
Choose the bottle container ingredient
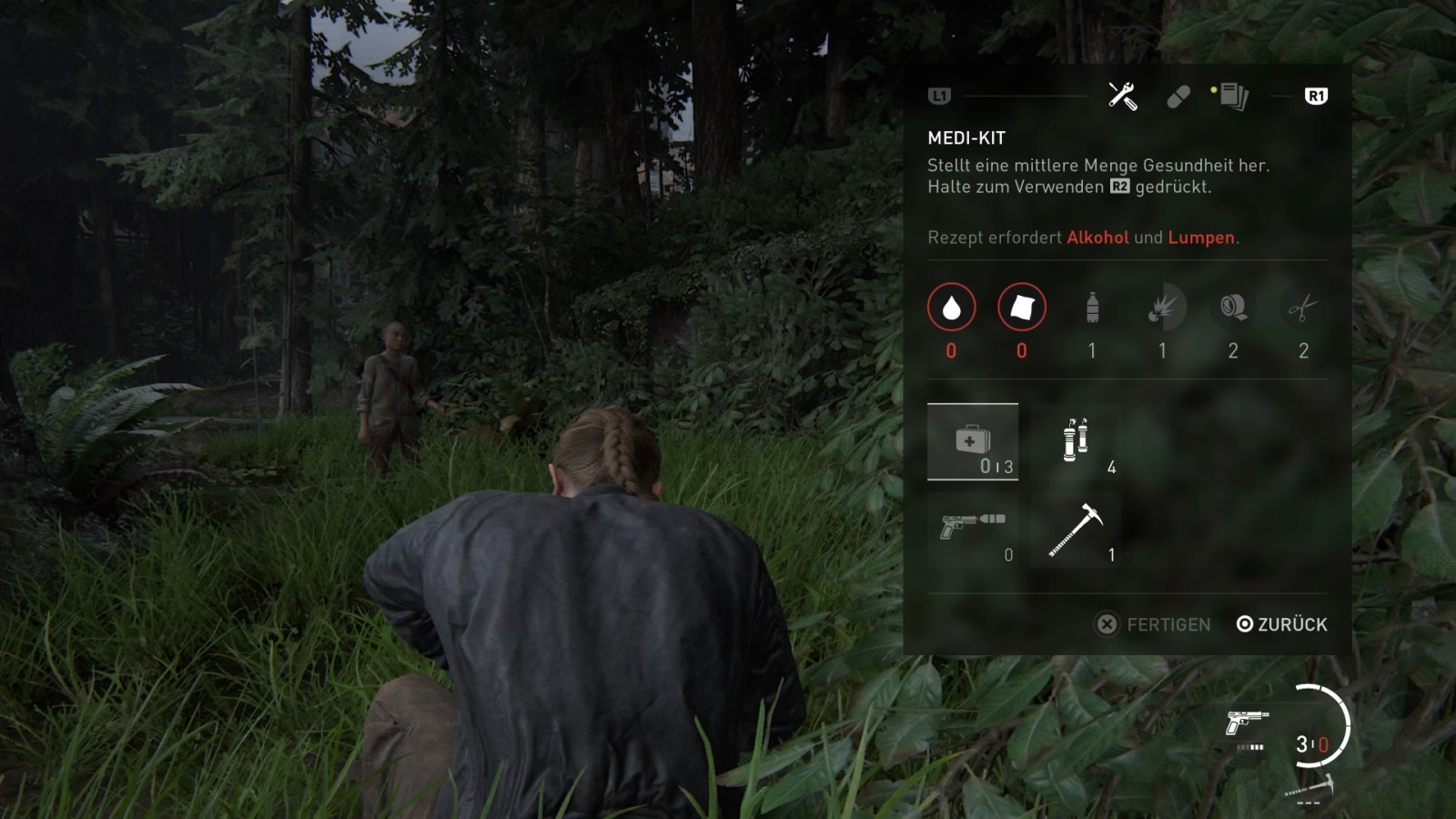tap(1092, 308)
